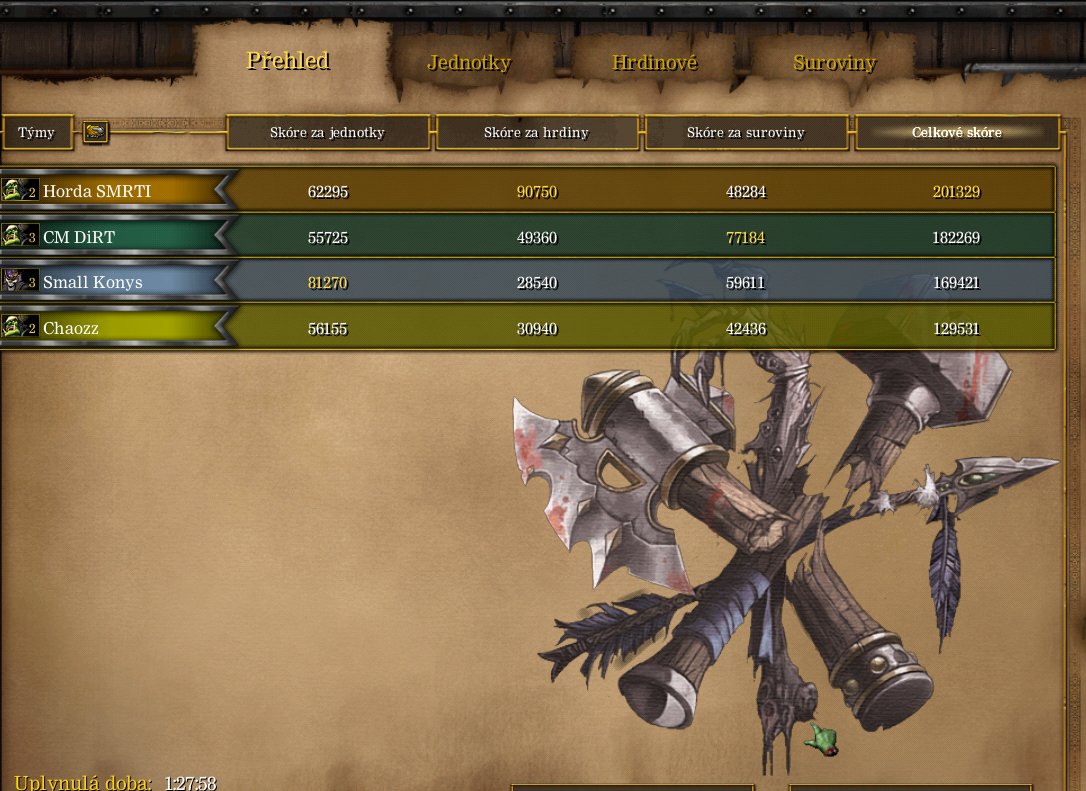
Task: Sort by Skóre za hrdiny
Action: 536,133
